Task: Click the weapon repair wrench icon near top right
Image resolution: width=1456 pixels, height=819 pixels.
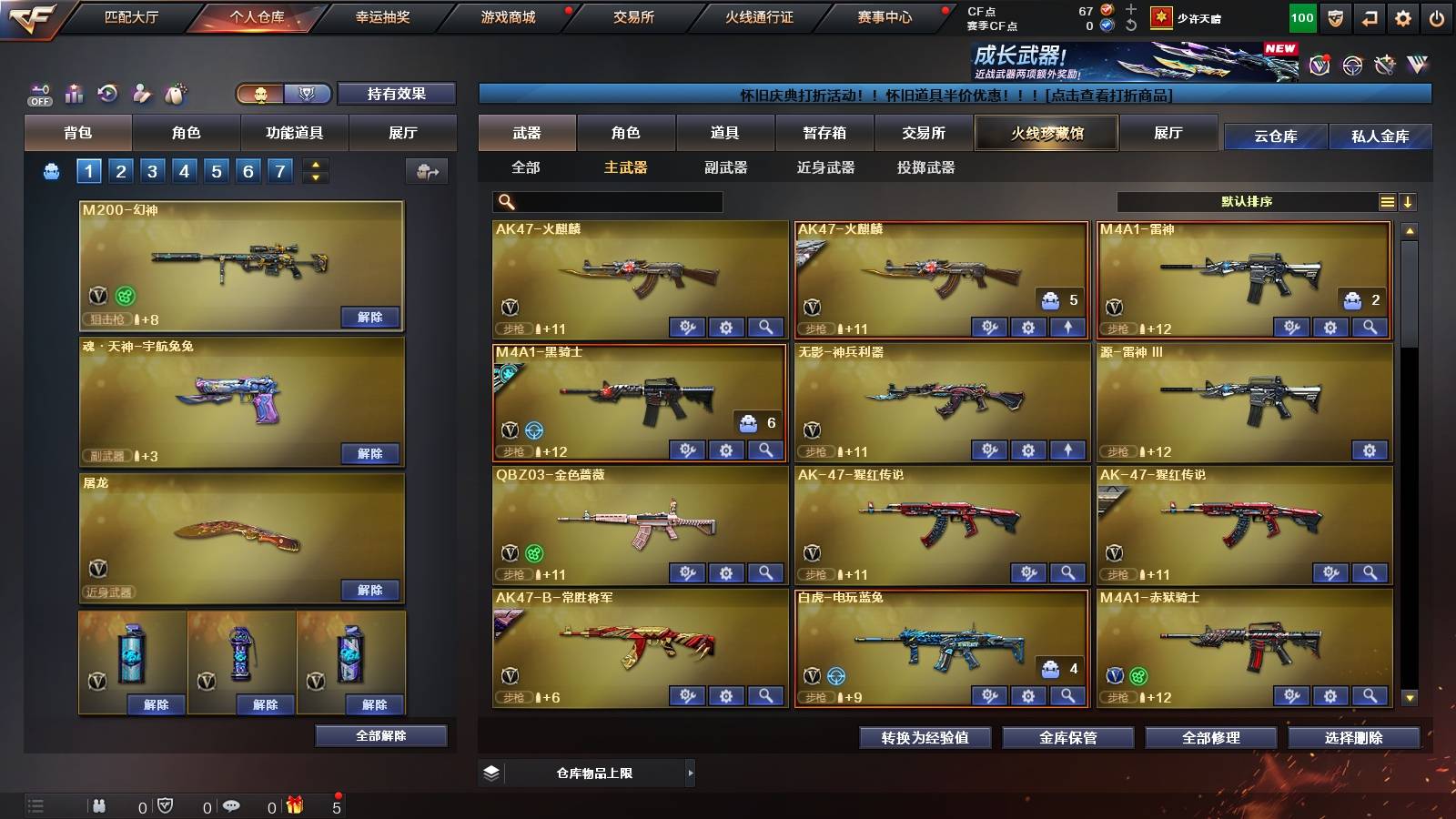Action: coord(1385,66)
